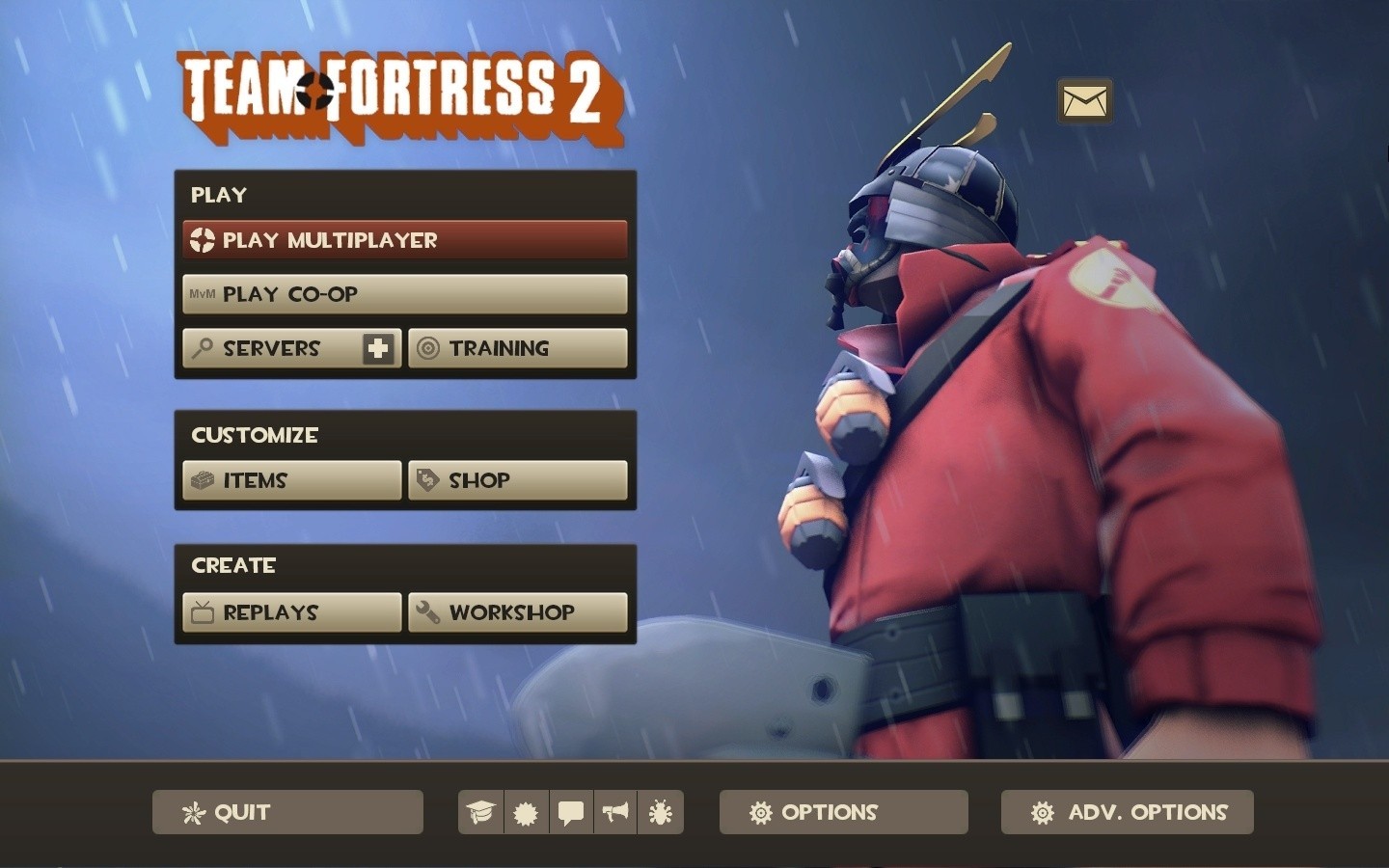The height and width of the screenshot is (868, 1389).
Task: Open the Options settings
Action: click(x=842, y=812)
